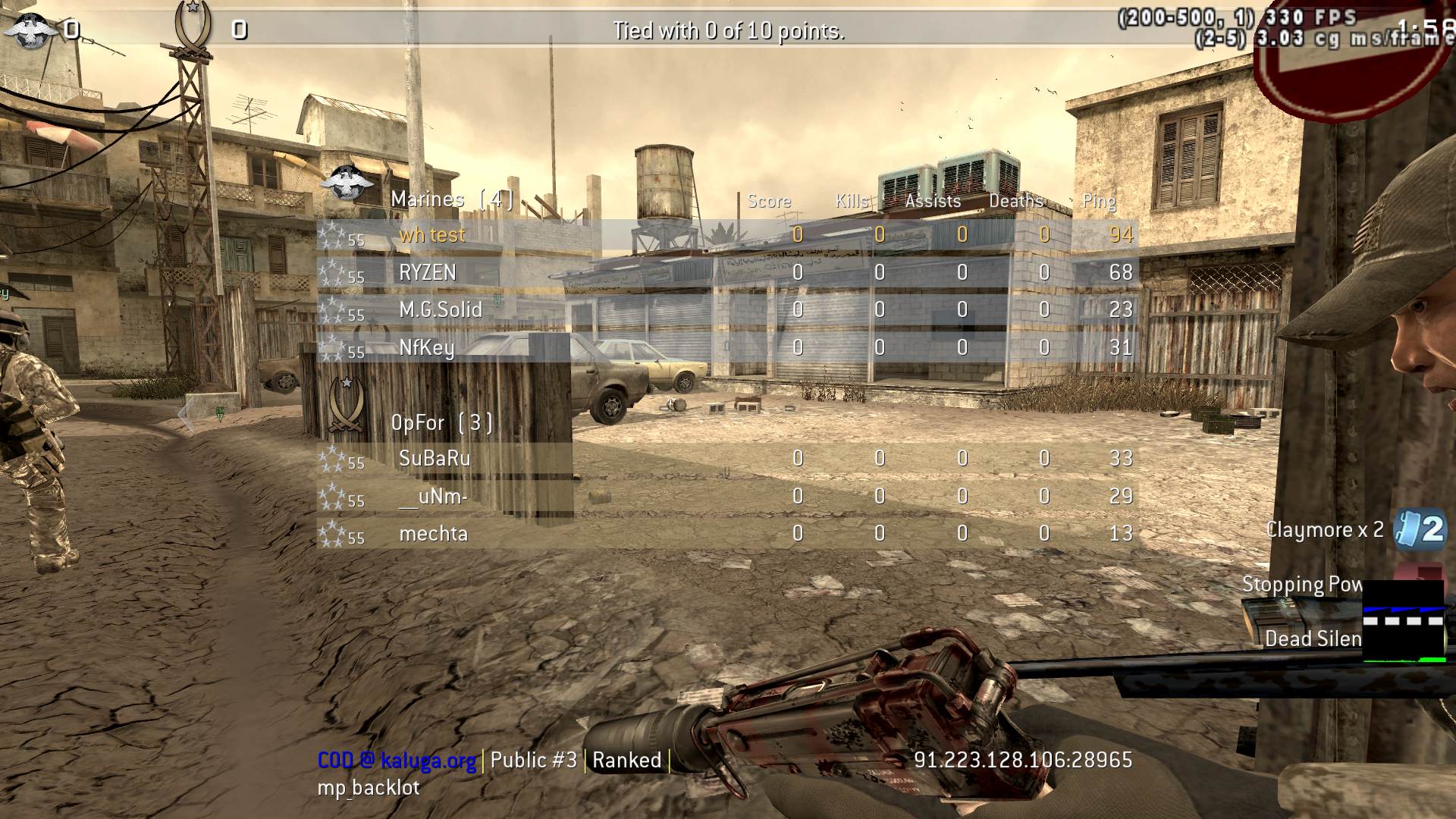Collapse the OpFor team listing
The height and width of the screenshot is (819, 1456).
[x=442, y=422]
